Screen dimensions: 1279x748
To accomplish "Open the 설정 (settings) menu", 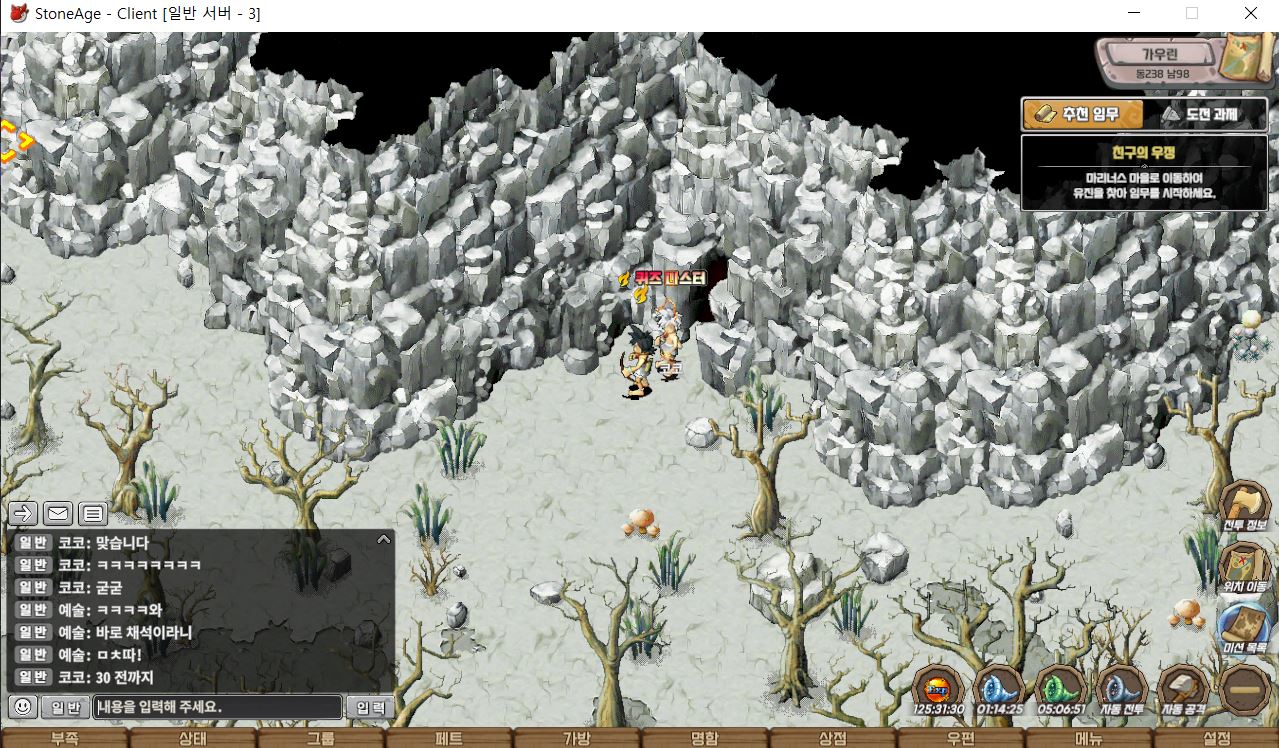I will (1217, 739).
